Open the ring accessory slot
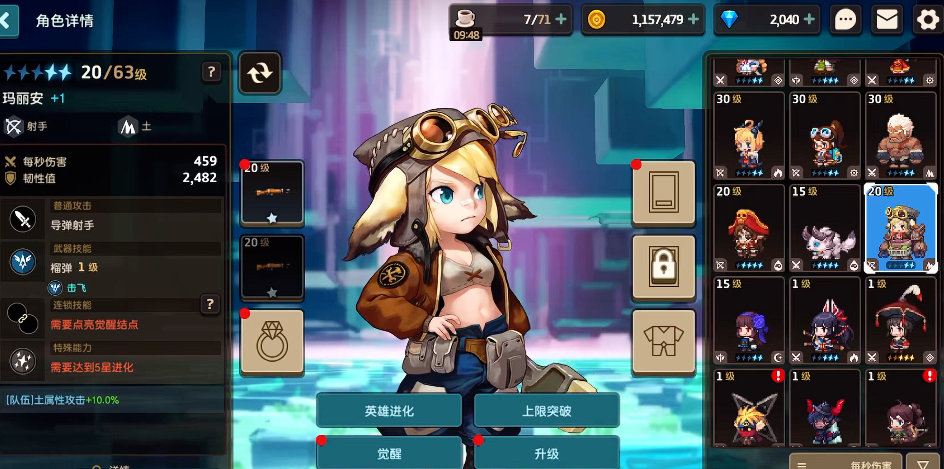This screenshot has width=944, height=469. pyautogui.click(x=272, y=341)
